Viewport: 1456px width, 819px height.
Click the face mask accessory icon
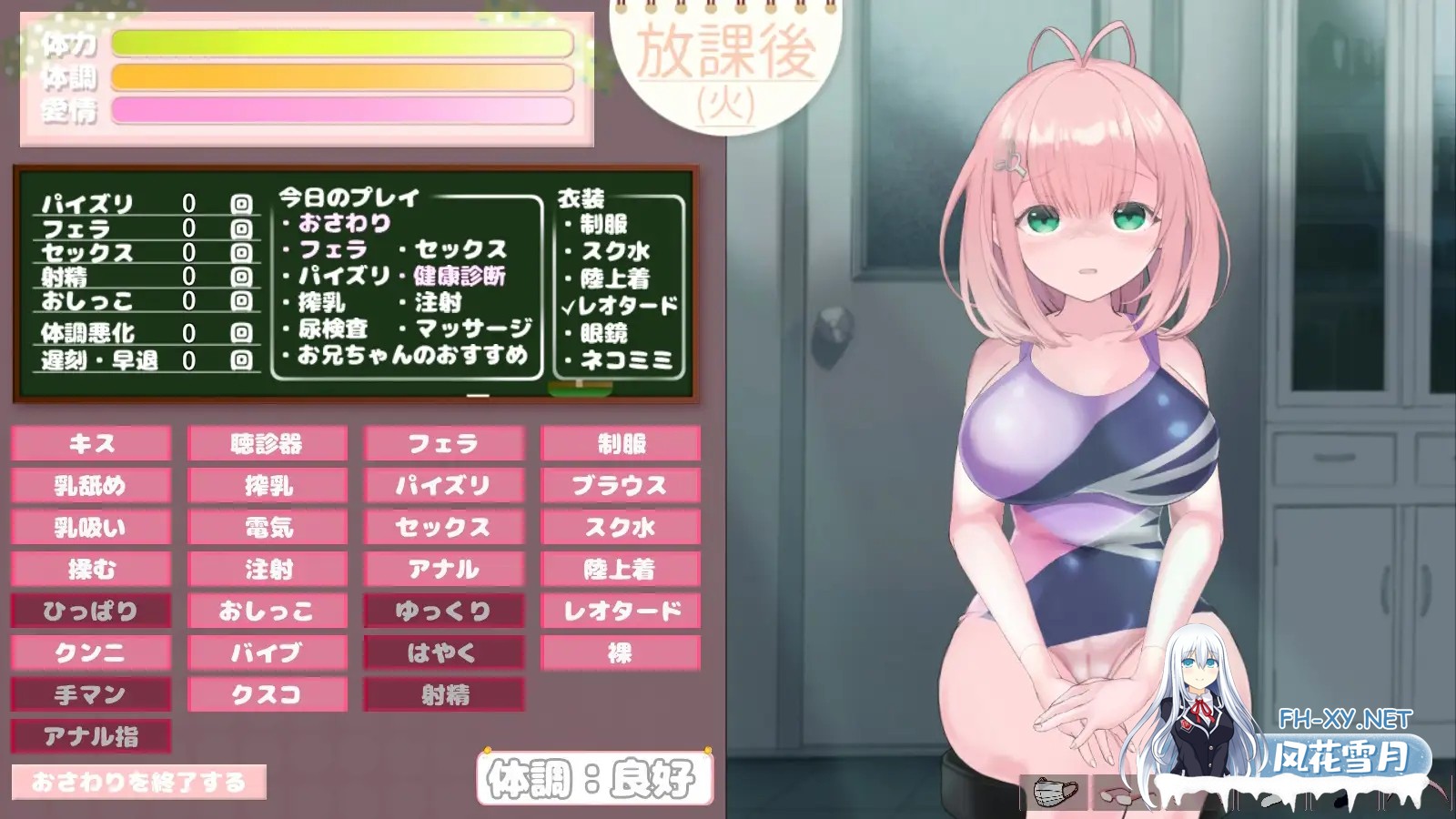tap(1054, 792)
